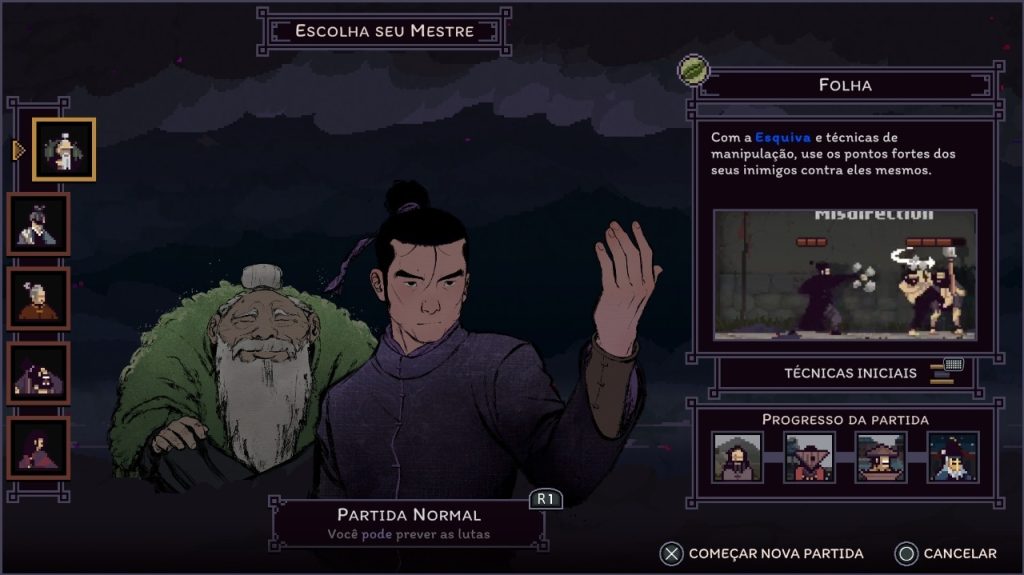This screenshot has height=575, width=1024.
Task: Pick the grey-haired master in the orange robe
Action: (x=39, y=298)
